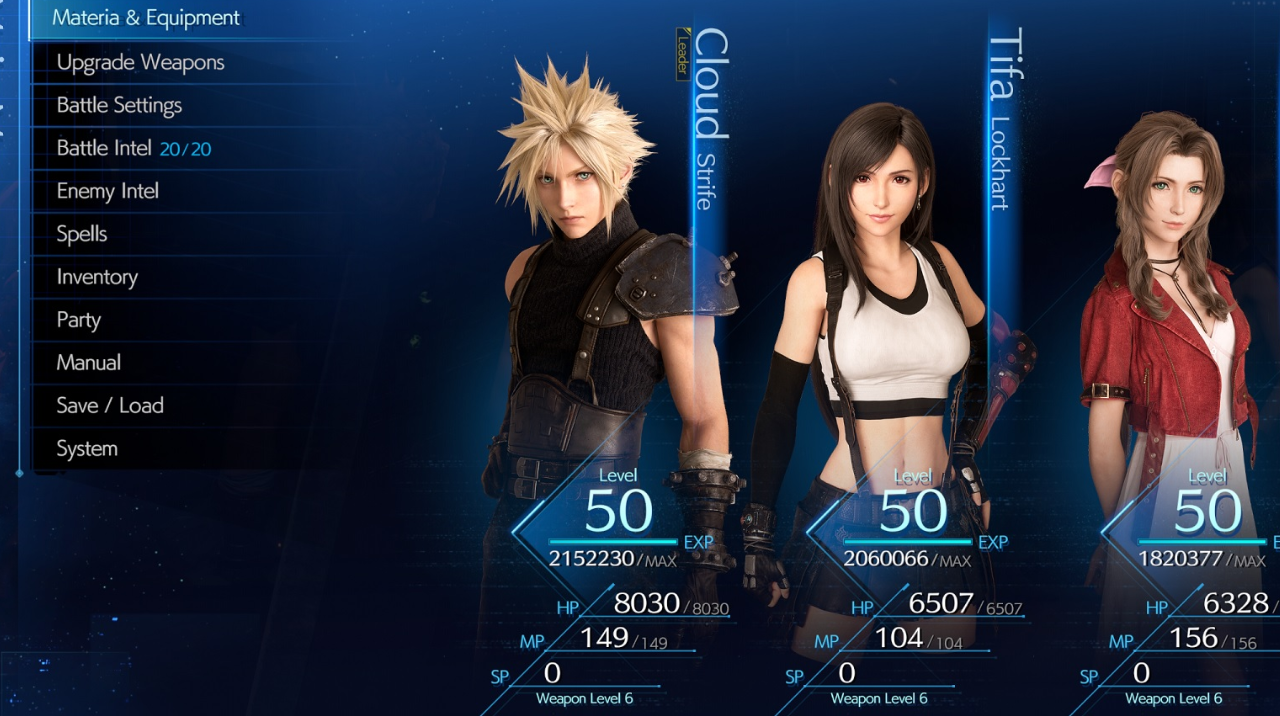The image size is (1280, 716).
Task: Choose the Battle Intel entry
Action: click(x=133, y=148)
